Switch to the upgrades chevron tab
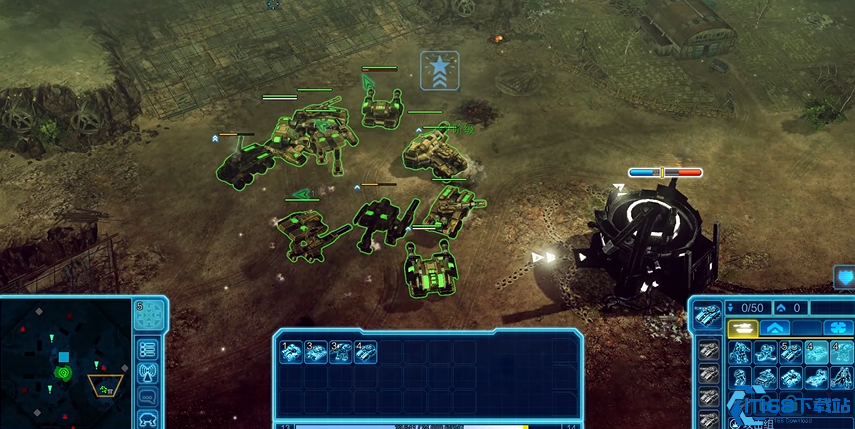Image resolution: width=855 pixels, height=429 pixels. pyautogui.click(x=775, y=328)
